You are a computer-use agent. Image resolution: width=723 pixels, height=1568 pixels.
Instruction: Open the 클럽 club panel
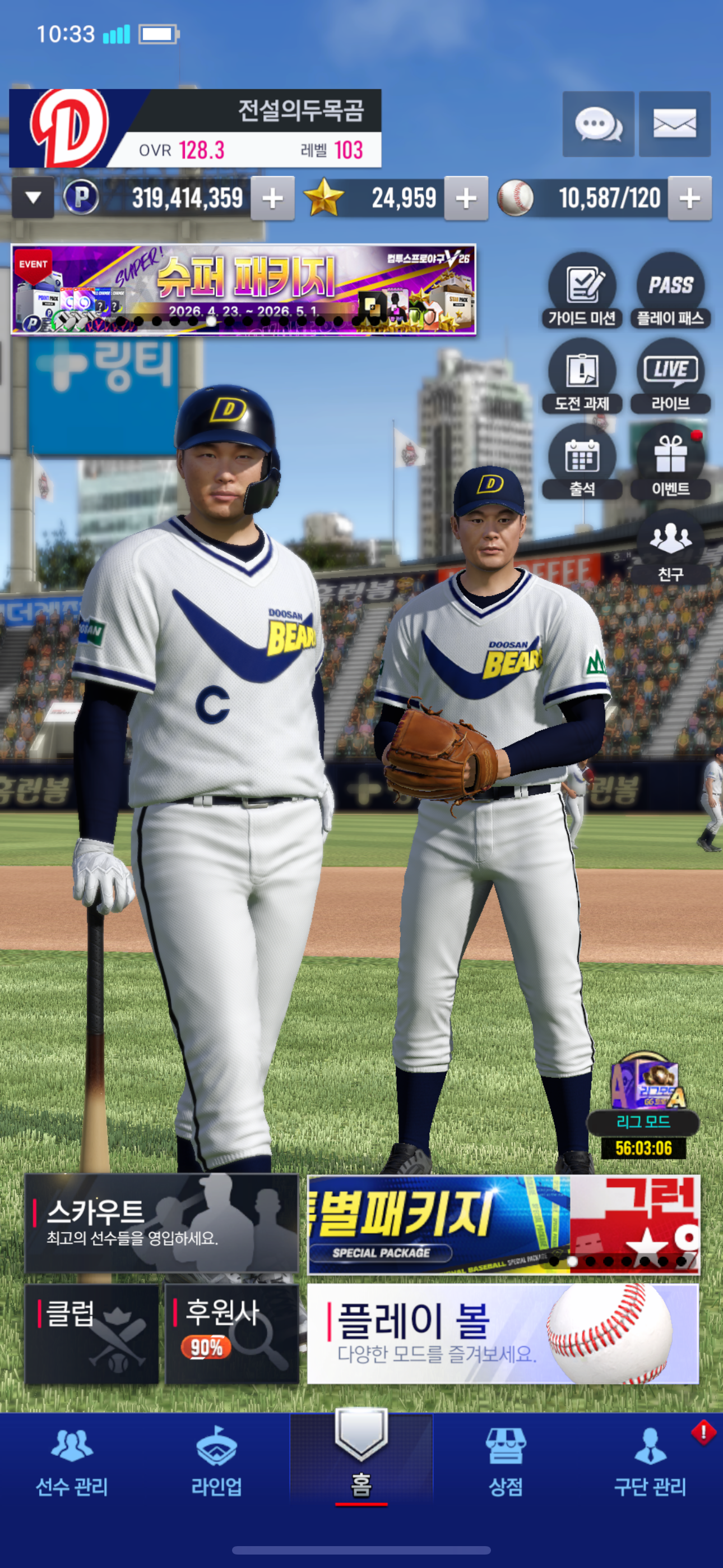click(92, 1334)
